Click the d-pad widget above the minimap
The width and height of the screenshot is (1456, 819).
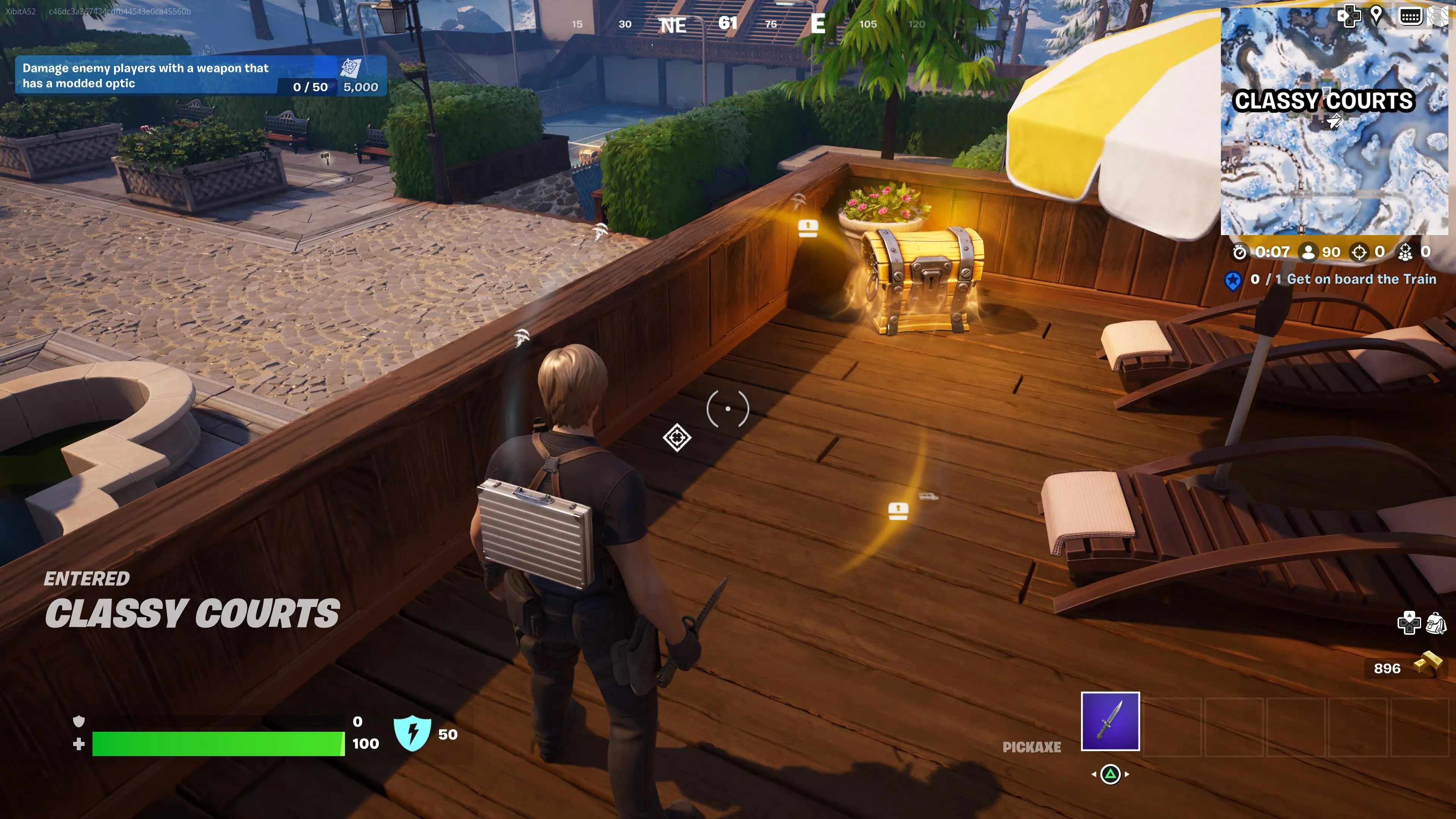1350,16
